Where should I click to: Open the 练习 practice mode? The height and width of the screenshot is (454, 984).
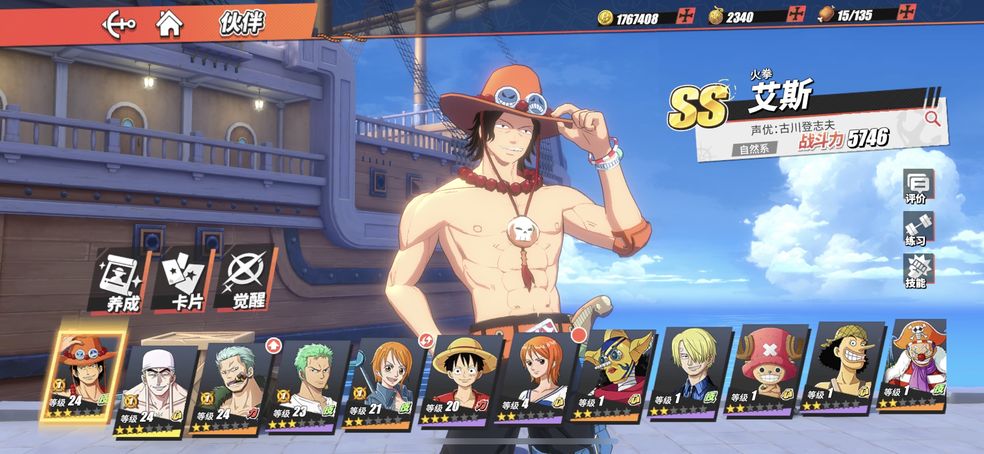click(x=916, y=229)
